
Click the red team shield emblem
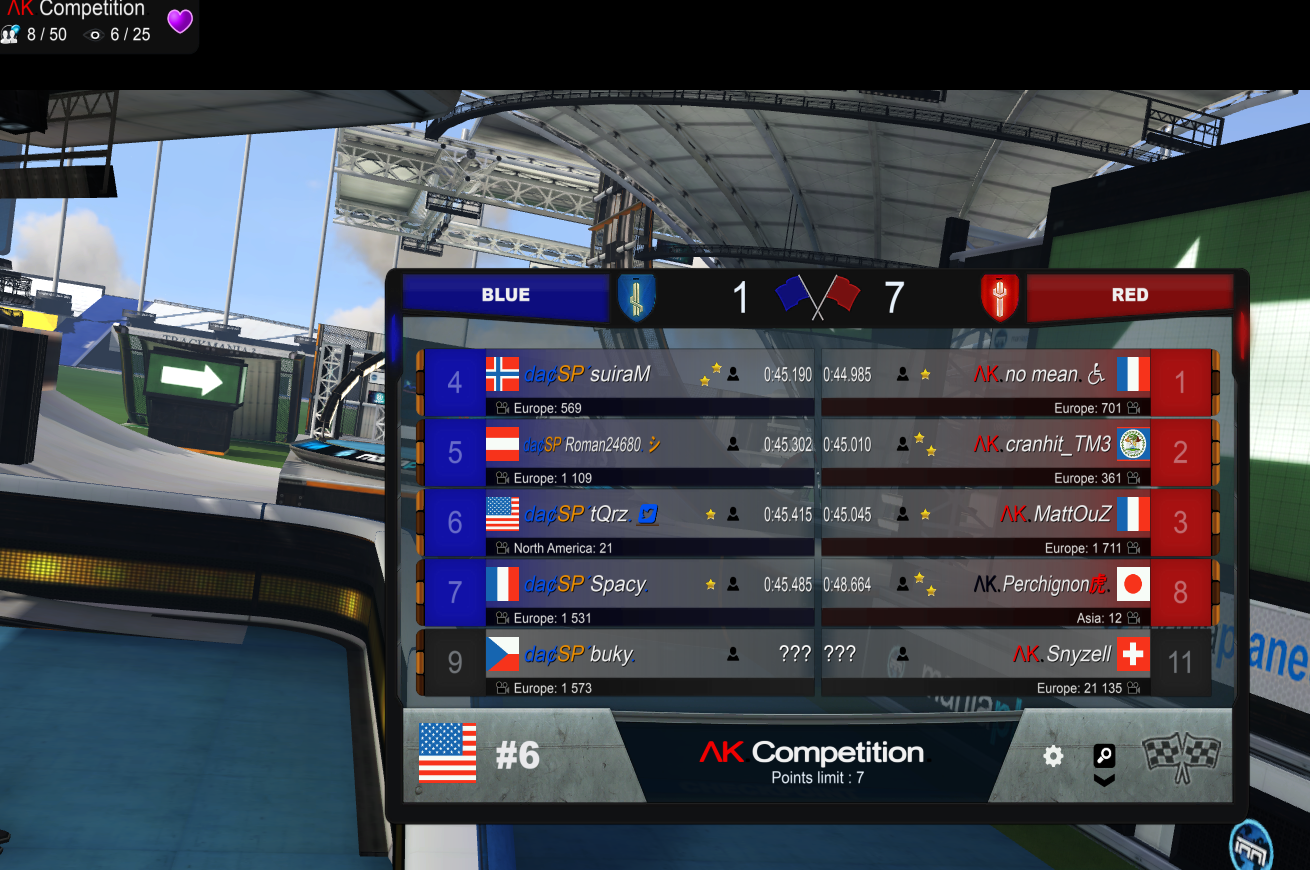click(x=999, y=297)
